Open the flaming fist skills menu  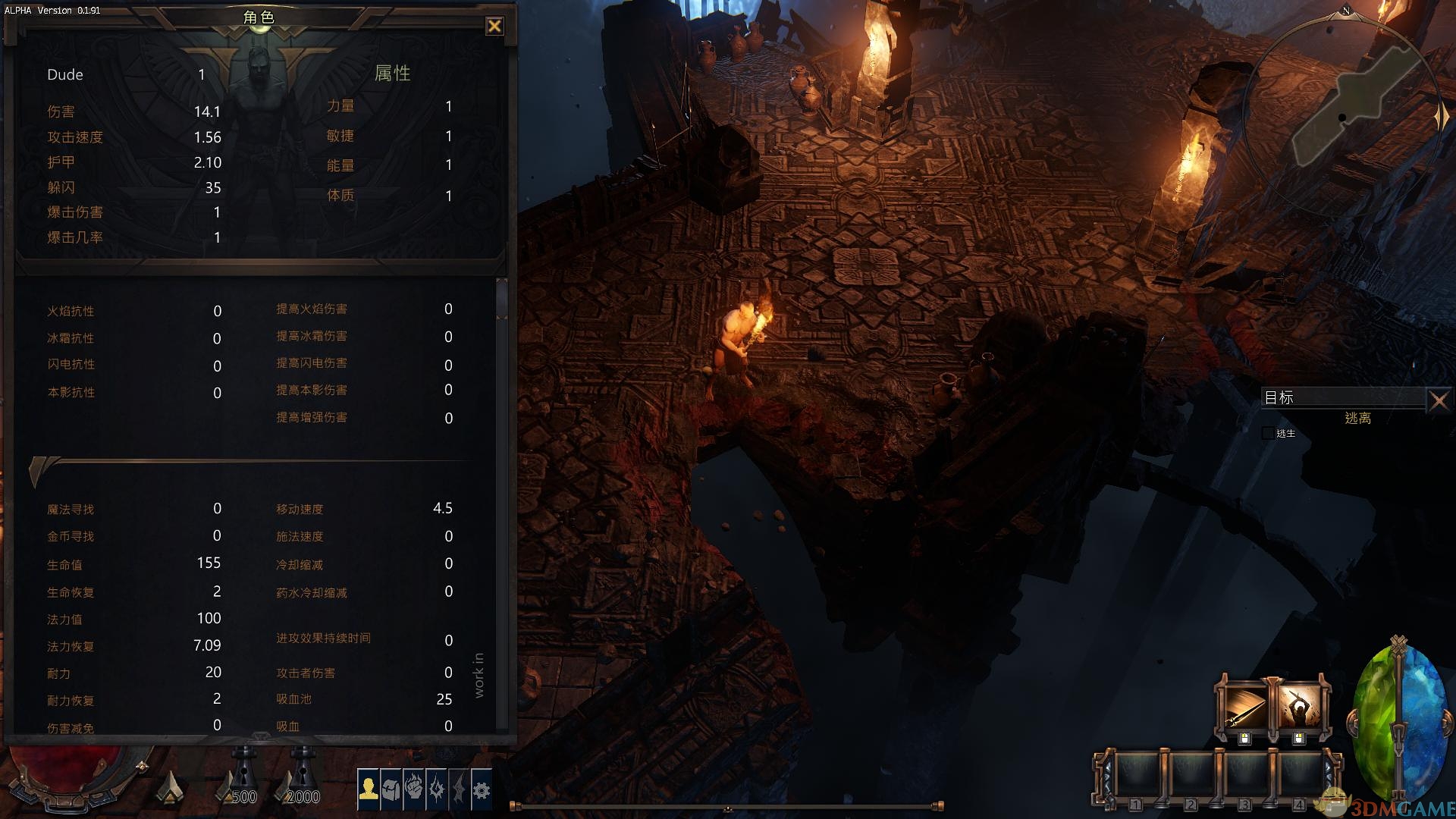click(413, 789)
